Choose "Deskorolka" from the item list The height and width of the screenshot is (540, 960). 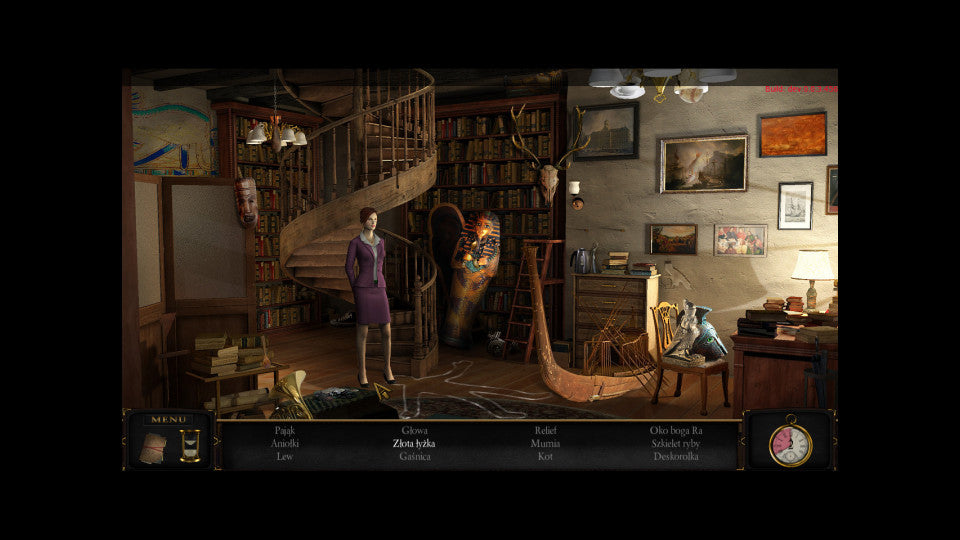coord(676,456)
